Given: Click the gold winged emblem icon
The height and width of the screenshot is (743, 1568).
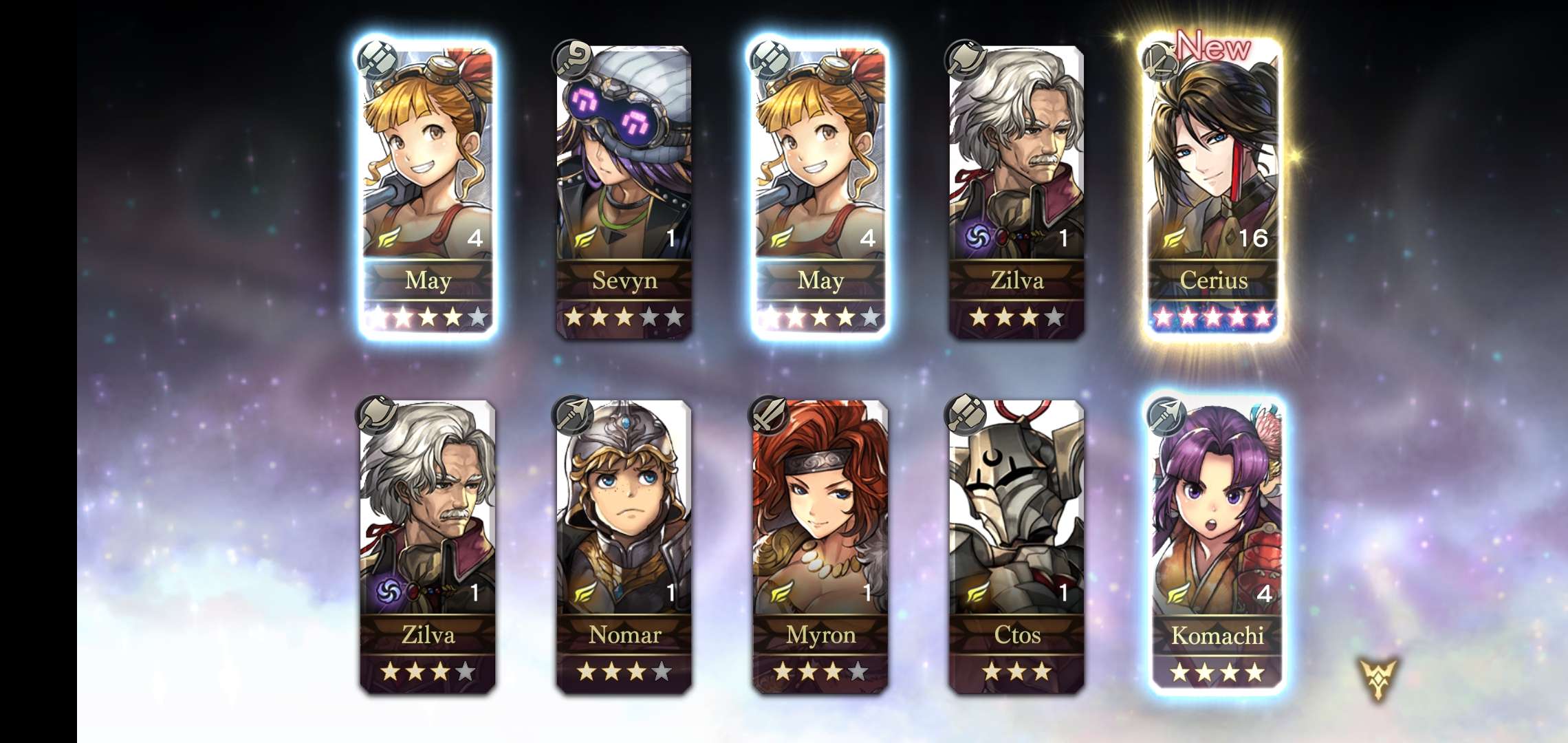Looking at the screenshot, I should tap(1378, 678).
